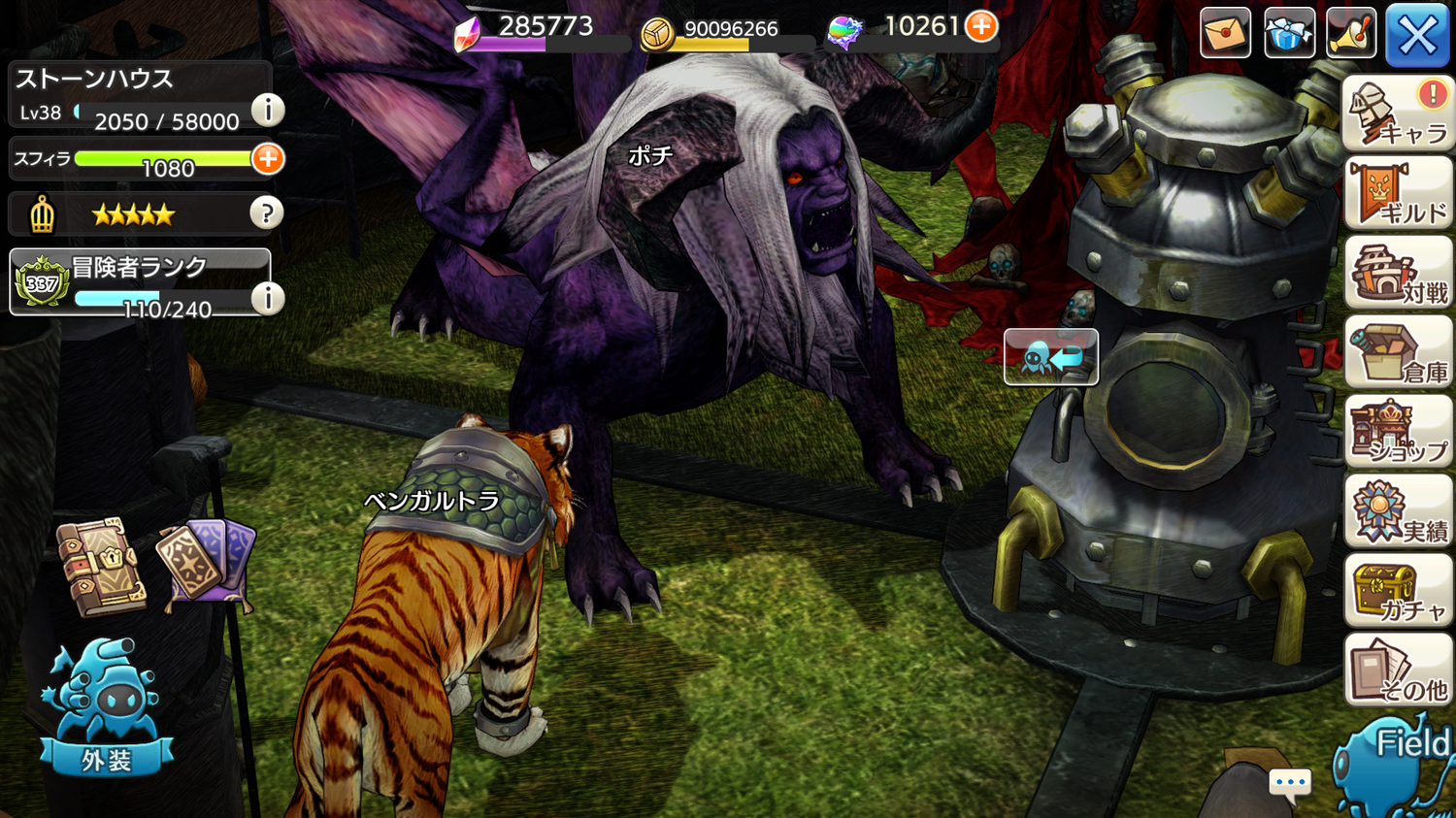Viewport: 1456px width, 818px height.
Task: Open the gift box presents
Action: point(1289,33)
